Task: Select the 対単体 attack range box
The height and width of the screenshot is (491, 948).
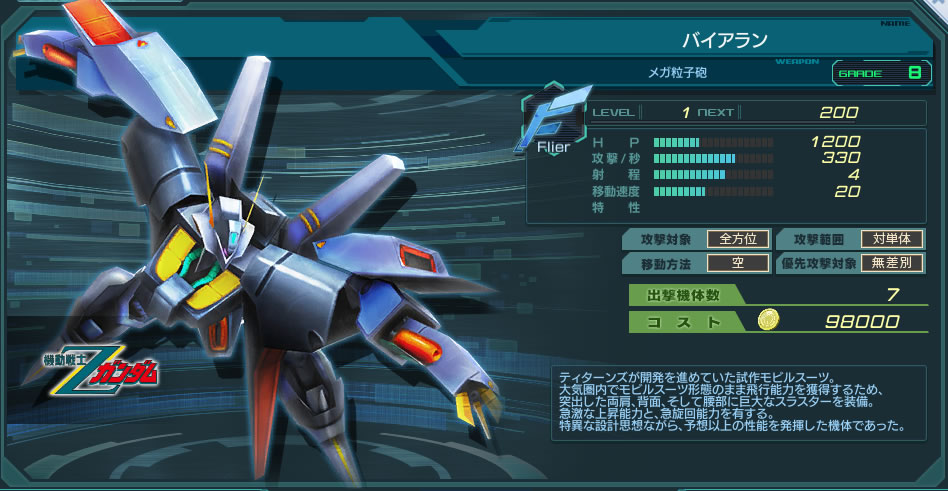Action: click(x=892, y=239)
